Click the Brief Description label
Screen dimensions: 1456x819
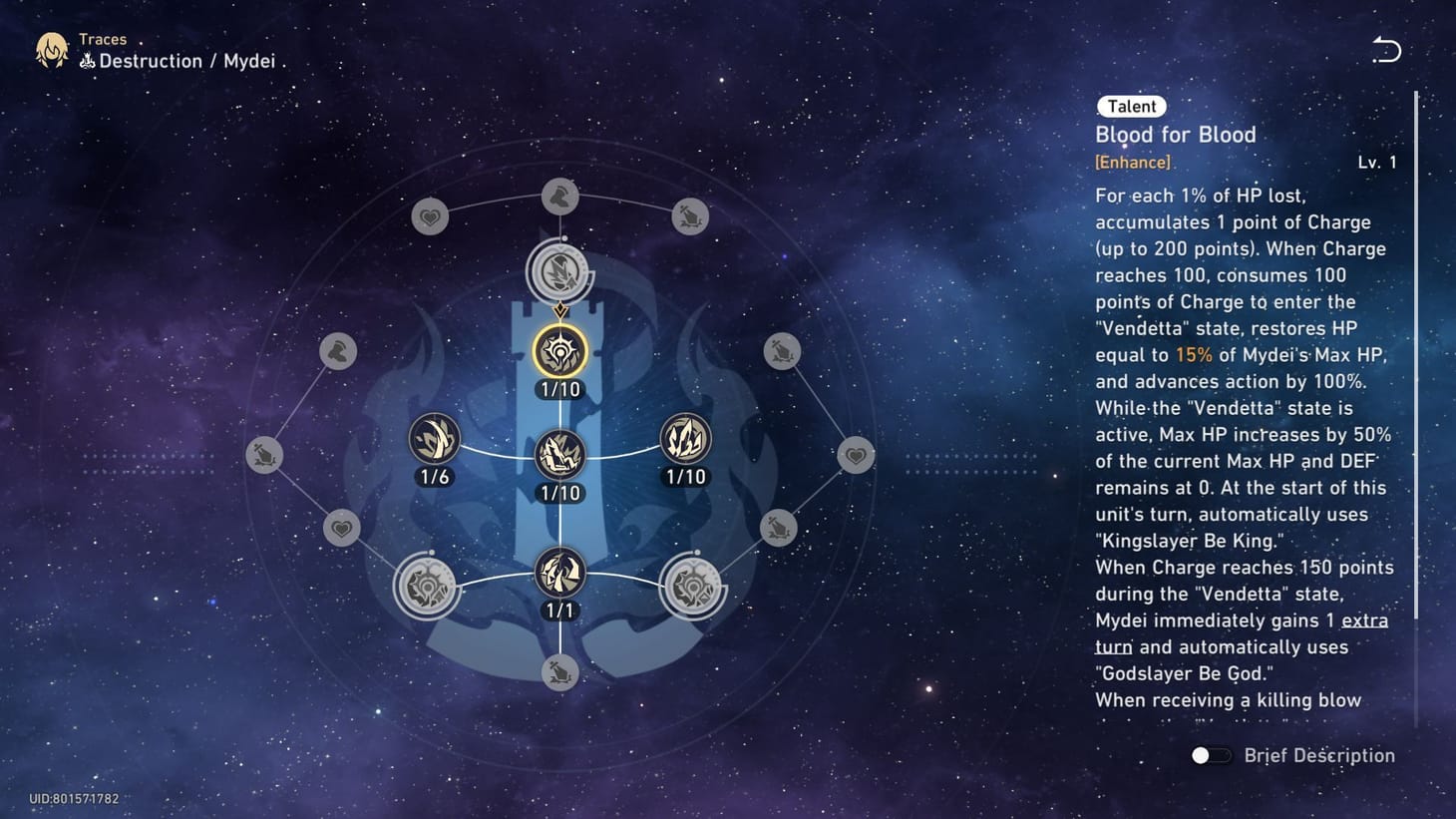tap(1318, 755)
